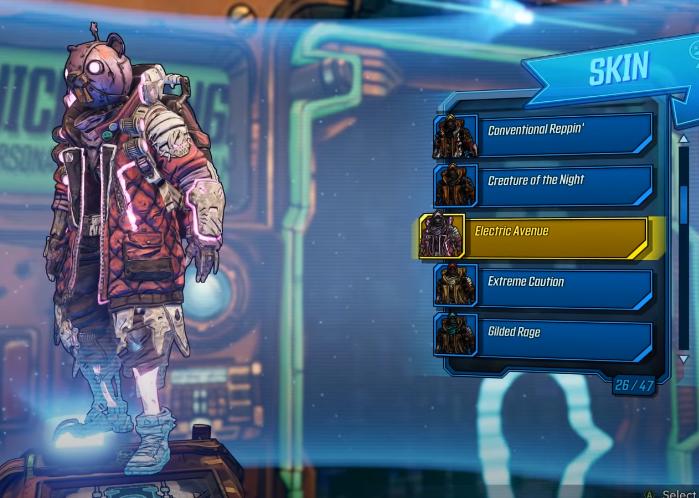699x498 pixels.
Task: Select the Extreme Caution skin
Action: [545, 285]
